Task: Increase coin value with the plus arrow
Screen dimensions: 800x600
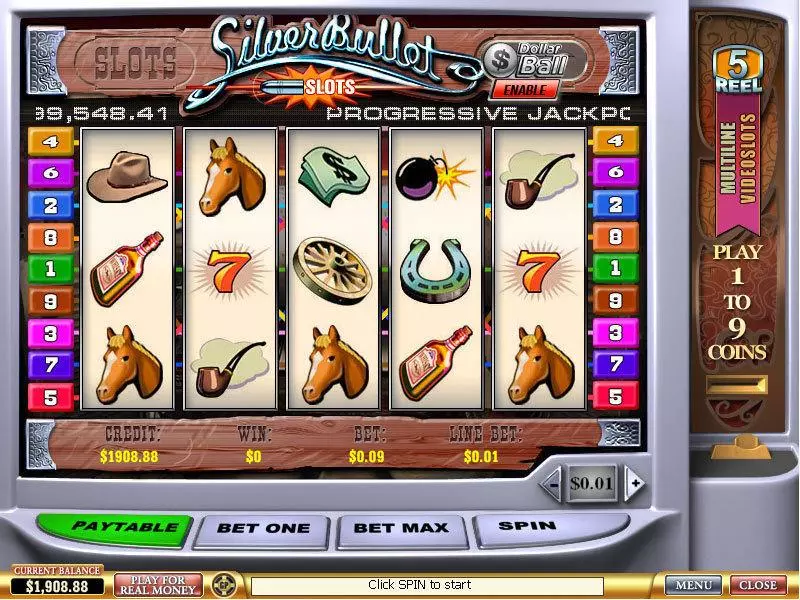Action: 634,484
